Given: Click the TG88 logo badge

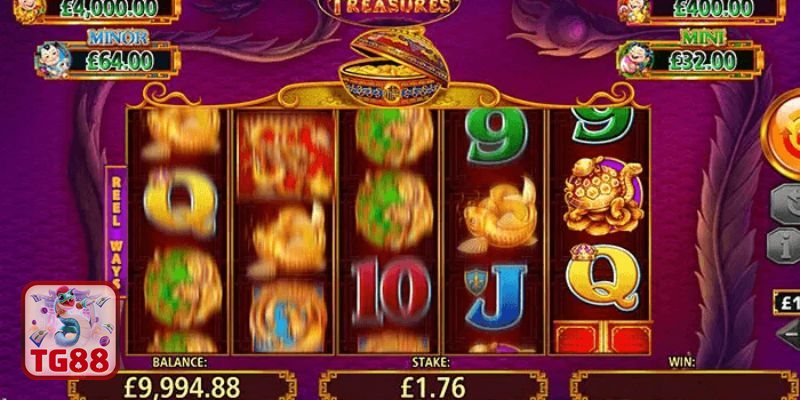Looking at the screenshot, I should pos(70,331).
